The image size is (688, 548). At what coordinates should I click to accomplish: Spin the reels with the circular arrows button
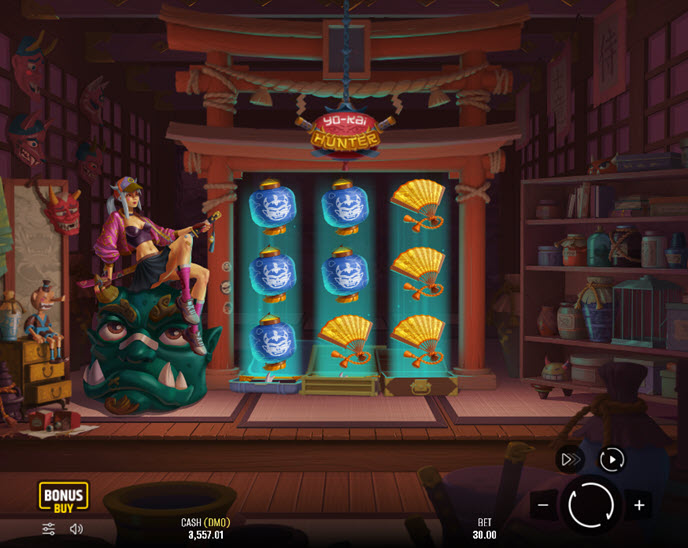point(590,504)
